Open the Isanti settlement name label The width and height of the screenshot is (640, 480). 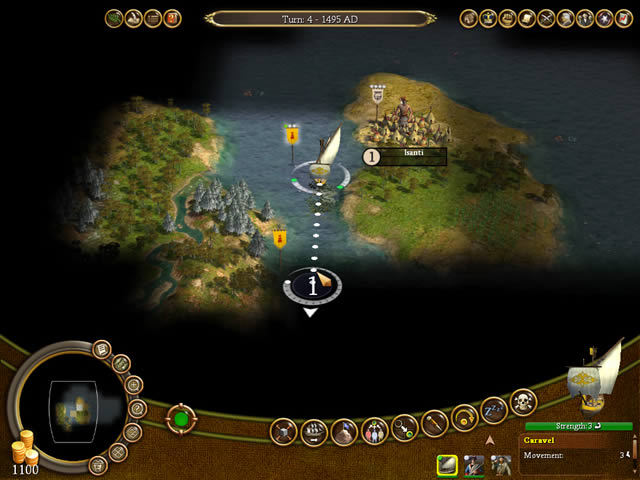click(413, 156)
